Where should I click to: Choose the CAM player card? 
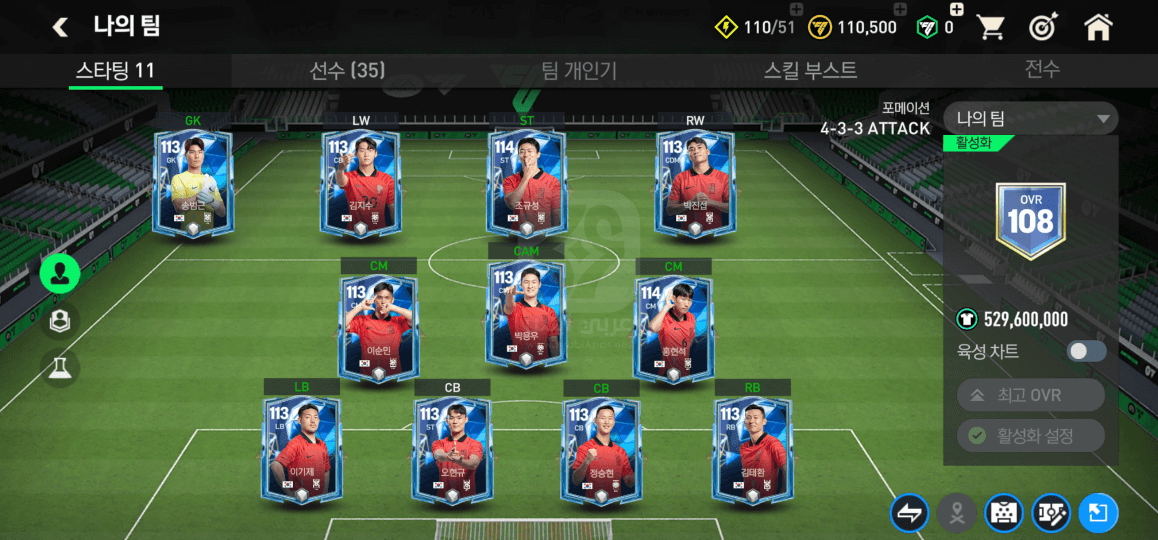point(526,314)
